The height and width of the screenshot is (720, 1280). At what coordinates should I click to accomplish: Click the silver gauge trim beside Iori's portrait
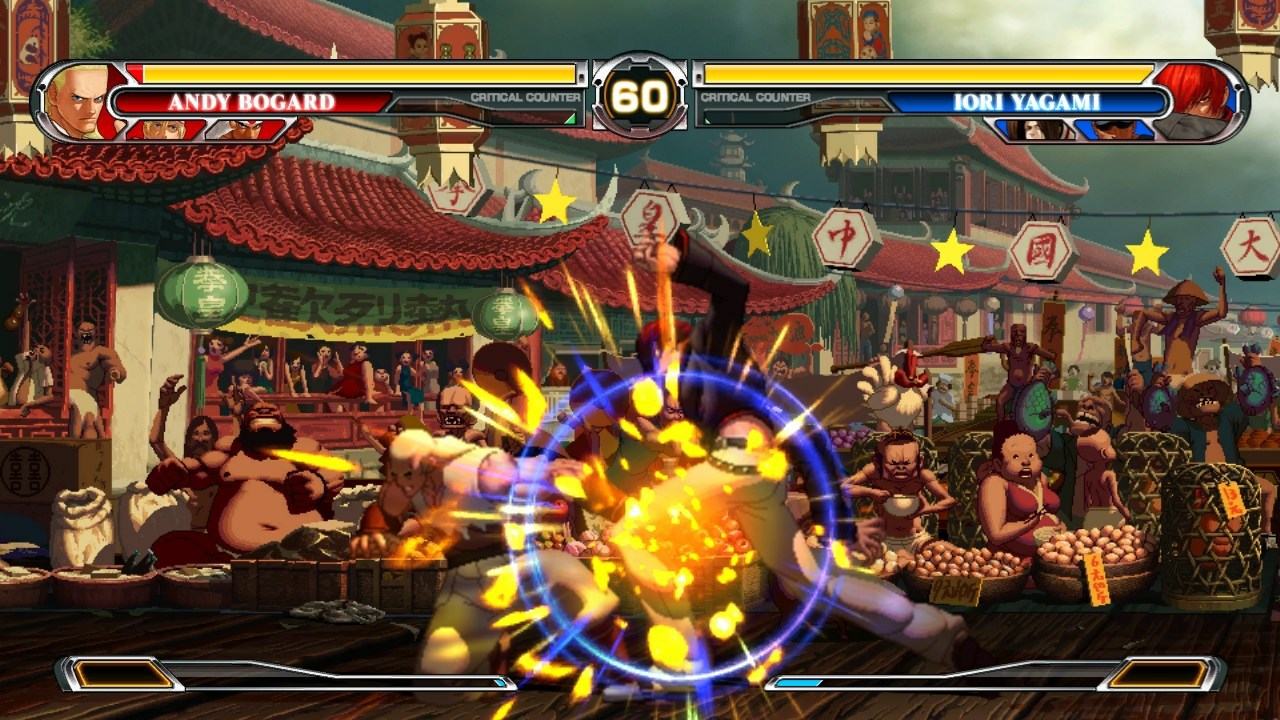(1240, 95)
